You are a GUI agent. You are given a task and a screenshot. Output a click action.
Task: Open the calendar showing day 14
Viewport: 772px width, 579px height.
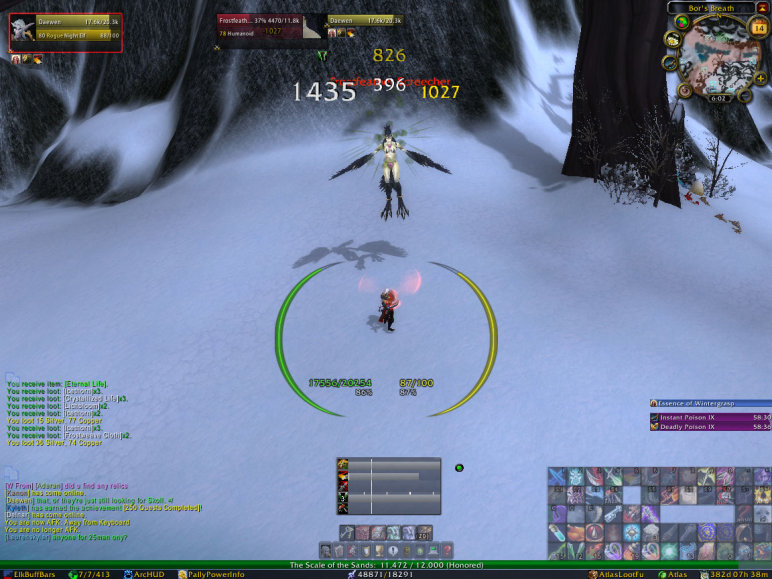[758, 28]
